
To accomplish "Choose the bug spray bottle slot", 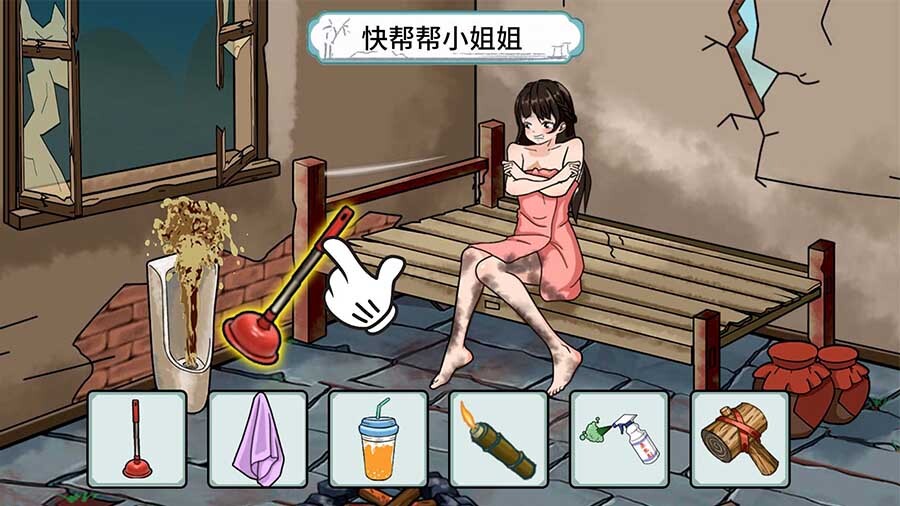I will (x=619, y=439).
